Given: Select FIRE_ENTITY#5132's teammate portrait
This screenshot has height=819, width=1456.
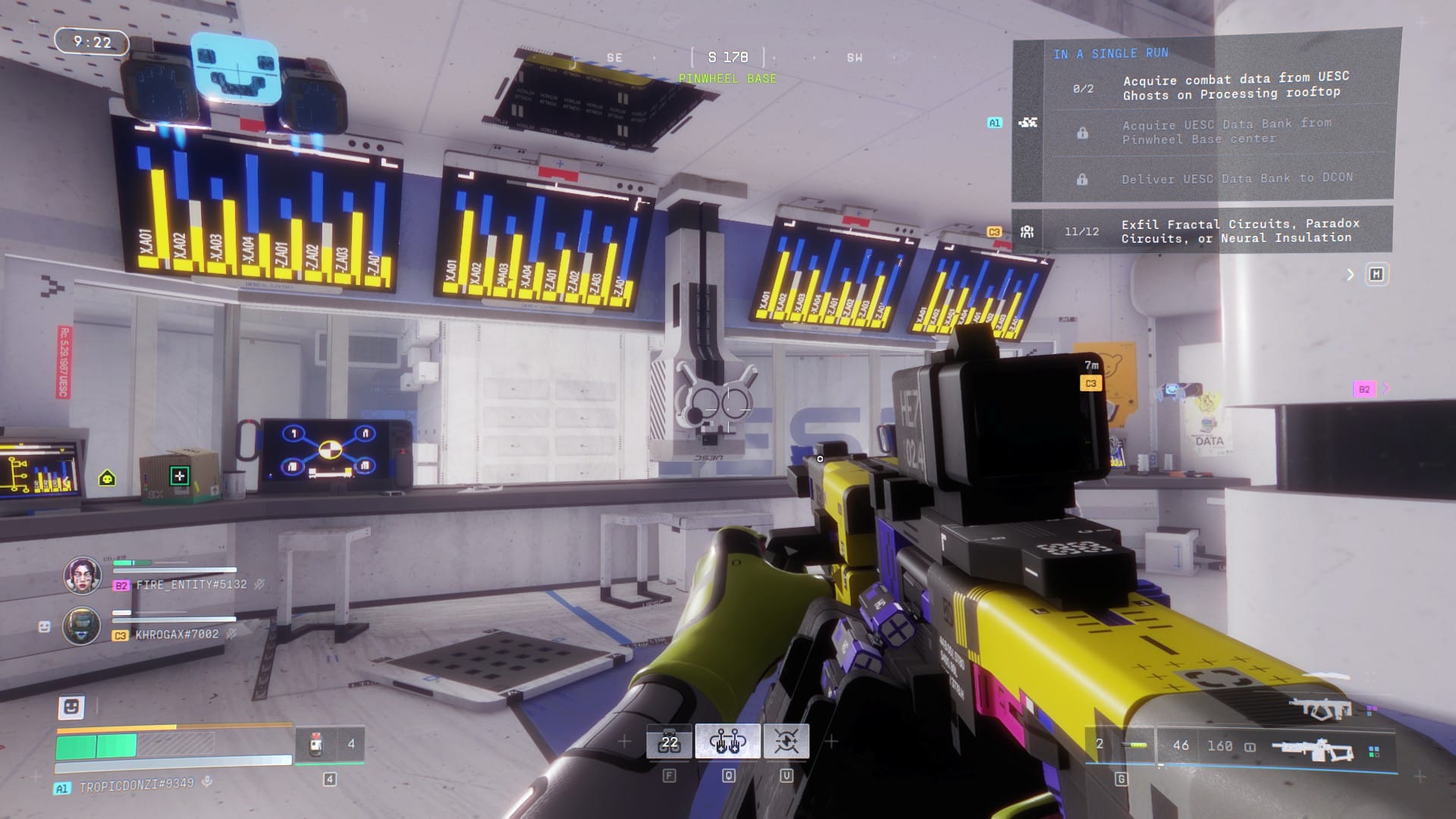Looking at the screenshot, I should (x=82, y=576).
